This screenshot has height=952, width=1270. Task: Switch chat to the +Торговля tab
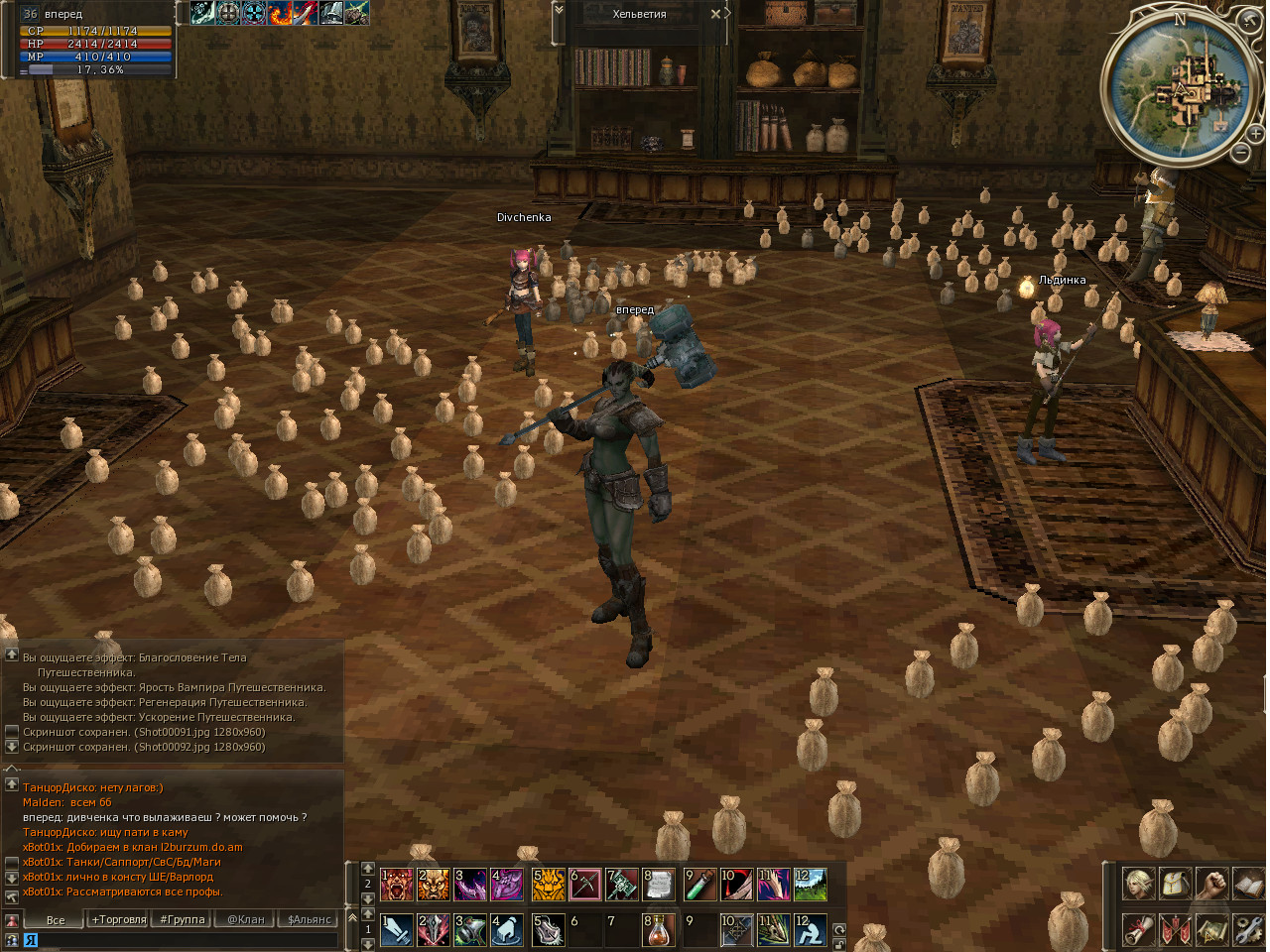(x=119, y=919)
